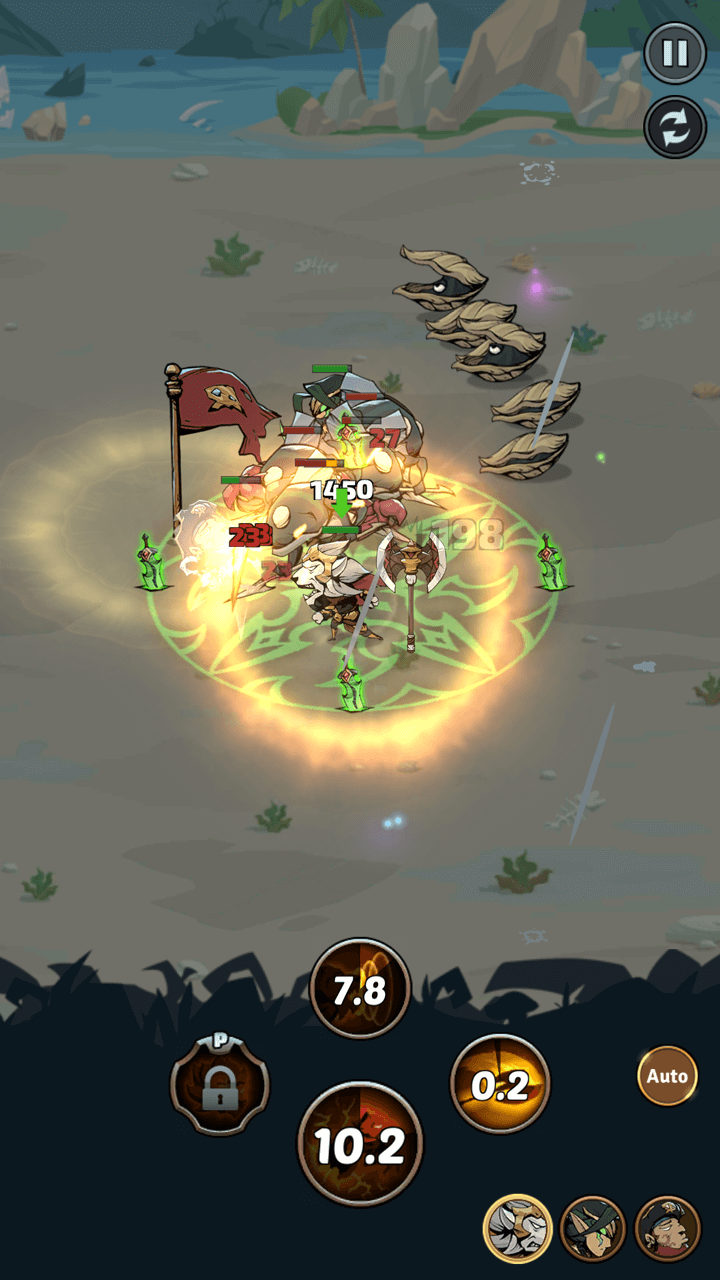Choose the red-scarfed bandana hero portrait
Image resolution: width=720 pixels, height=1280 pixels.
coord(667,1229)
